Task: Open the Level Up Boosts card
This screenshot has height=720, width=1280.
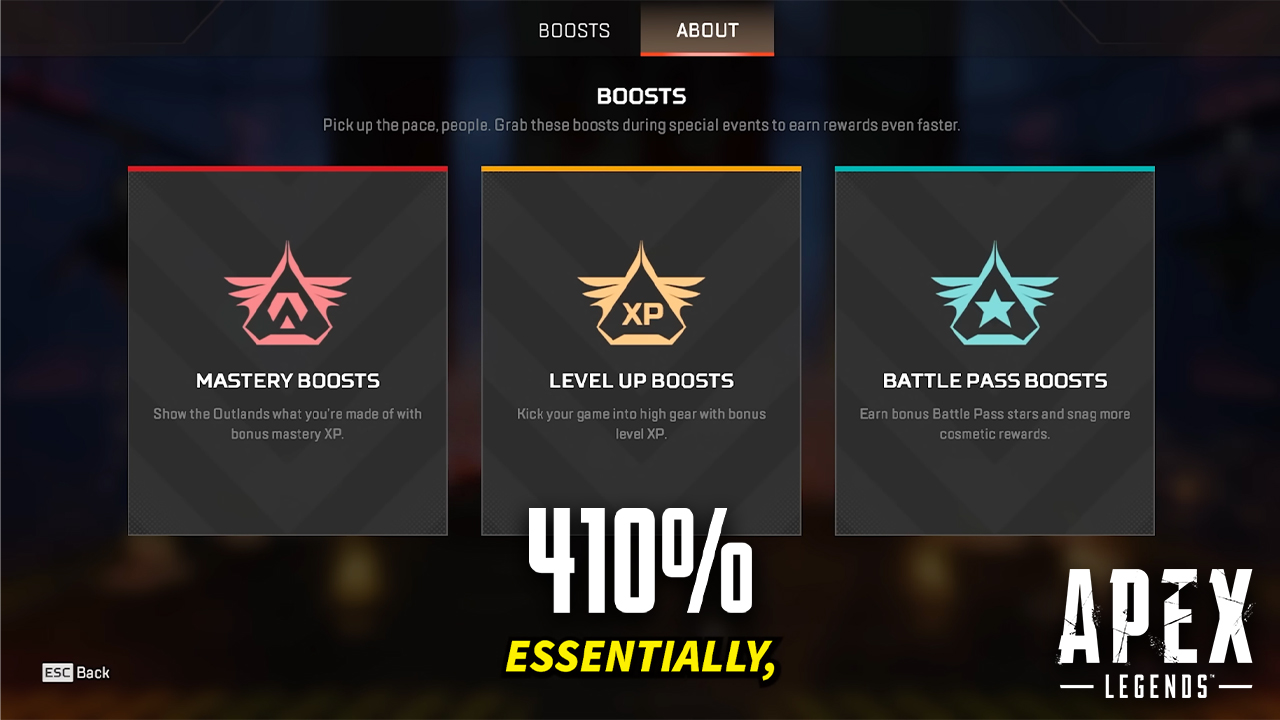Action: (x=641, y=350)
